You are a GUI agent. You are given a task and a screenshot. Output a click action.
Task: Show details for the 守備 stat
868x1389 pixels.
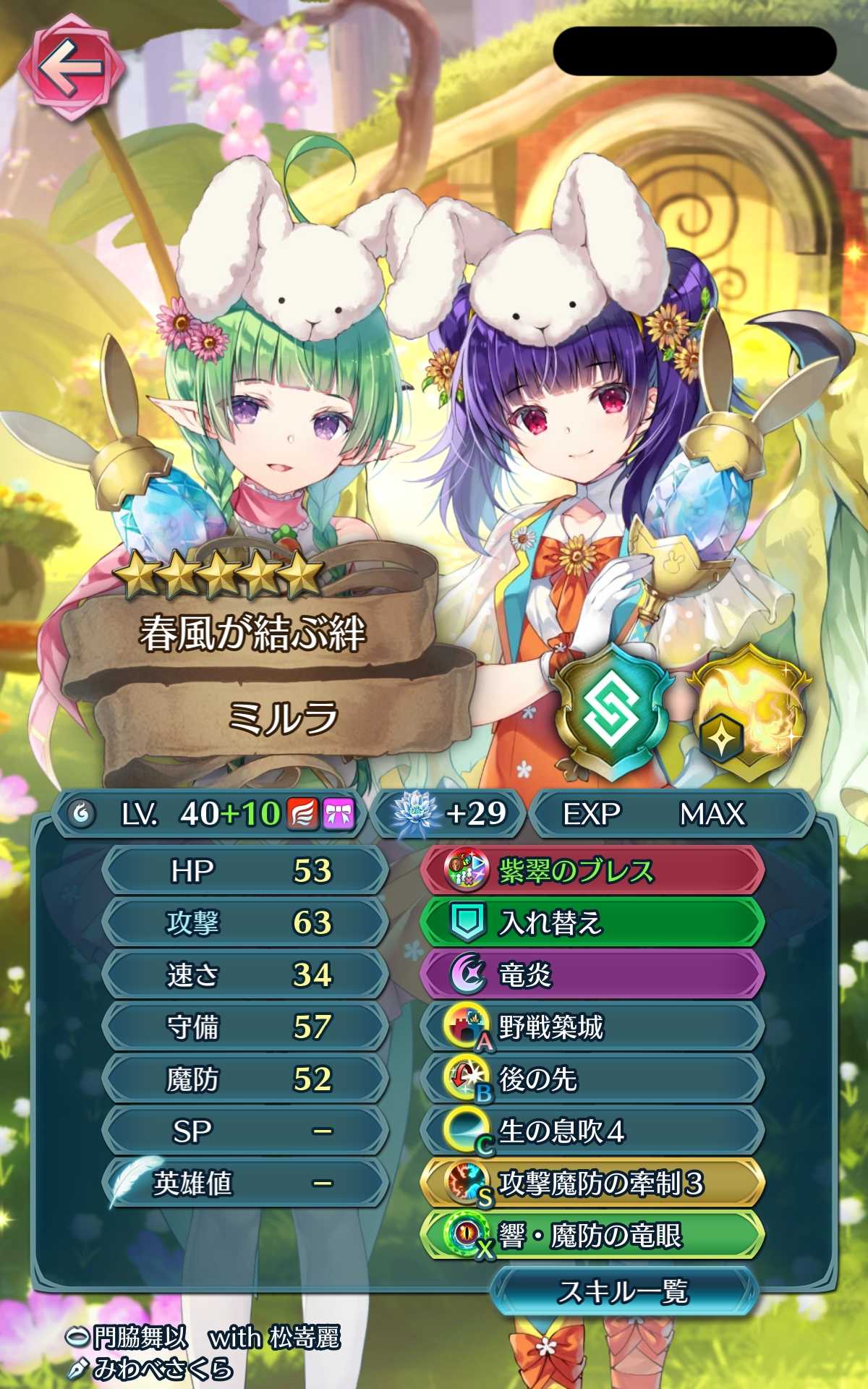[246, 1027]
